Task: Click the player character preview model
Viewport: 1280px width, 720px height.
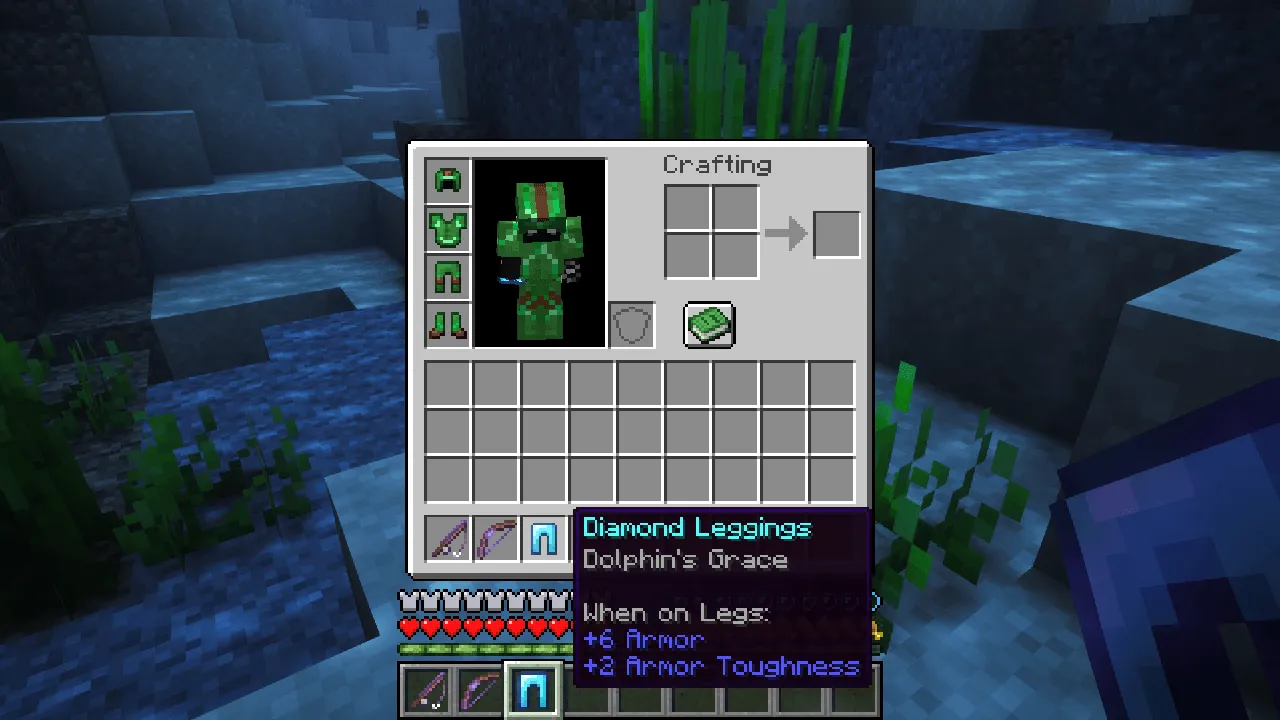Action: pos(538,250)
